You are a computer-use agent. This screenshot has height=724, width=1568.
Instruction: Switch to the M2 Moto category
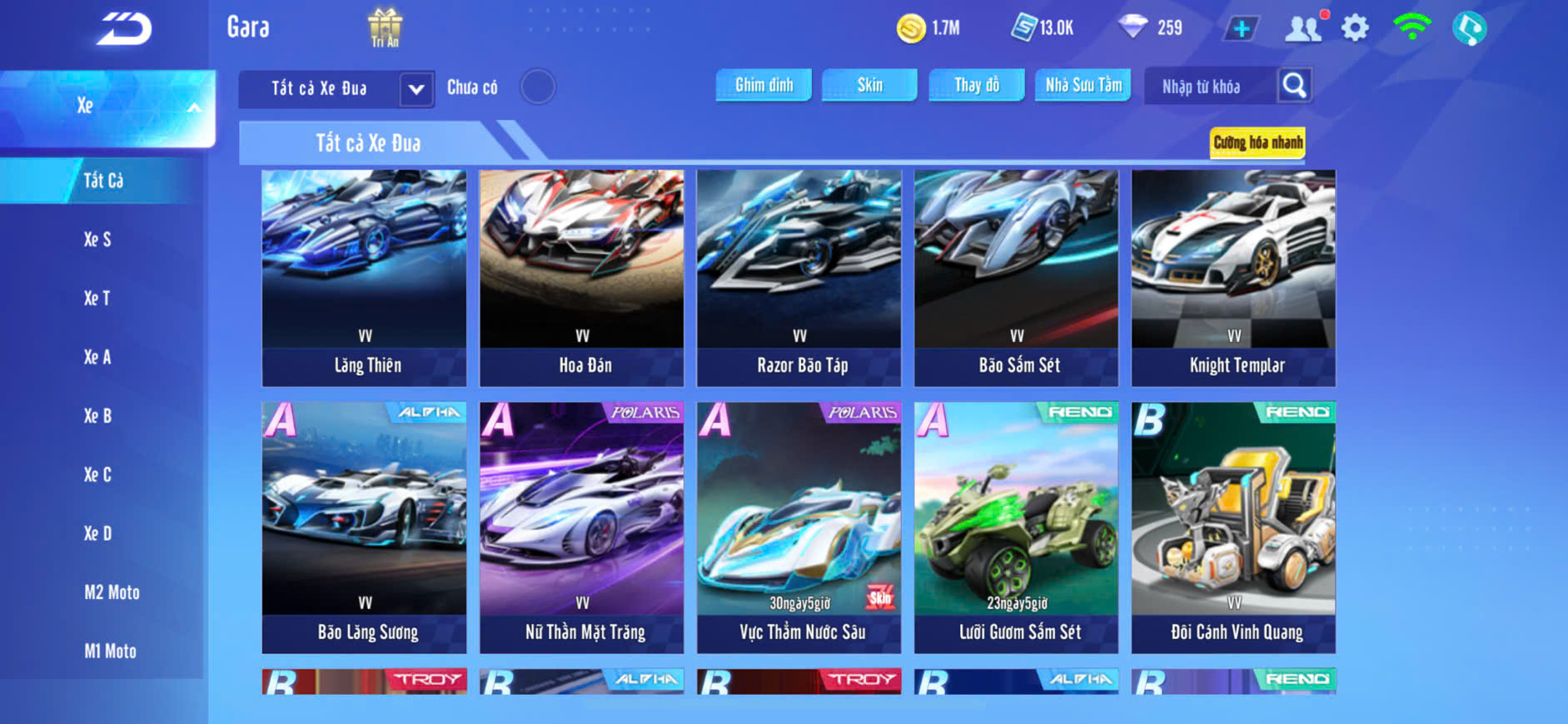click(112, 593)
